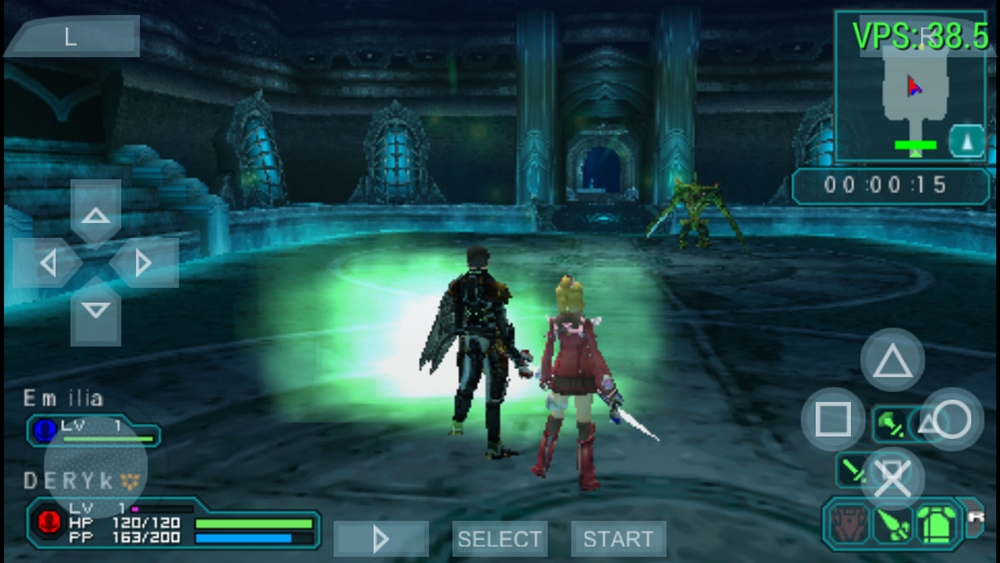Tap the D-pad up arrow
The height and width of the screenshot is (563, 1000).
[96, 215]
